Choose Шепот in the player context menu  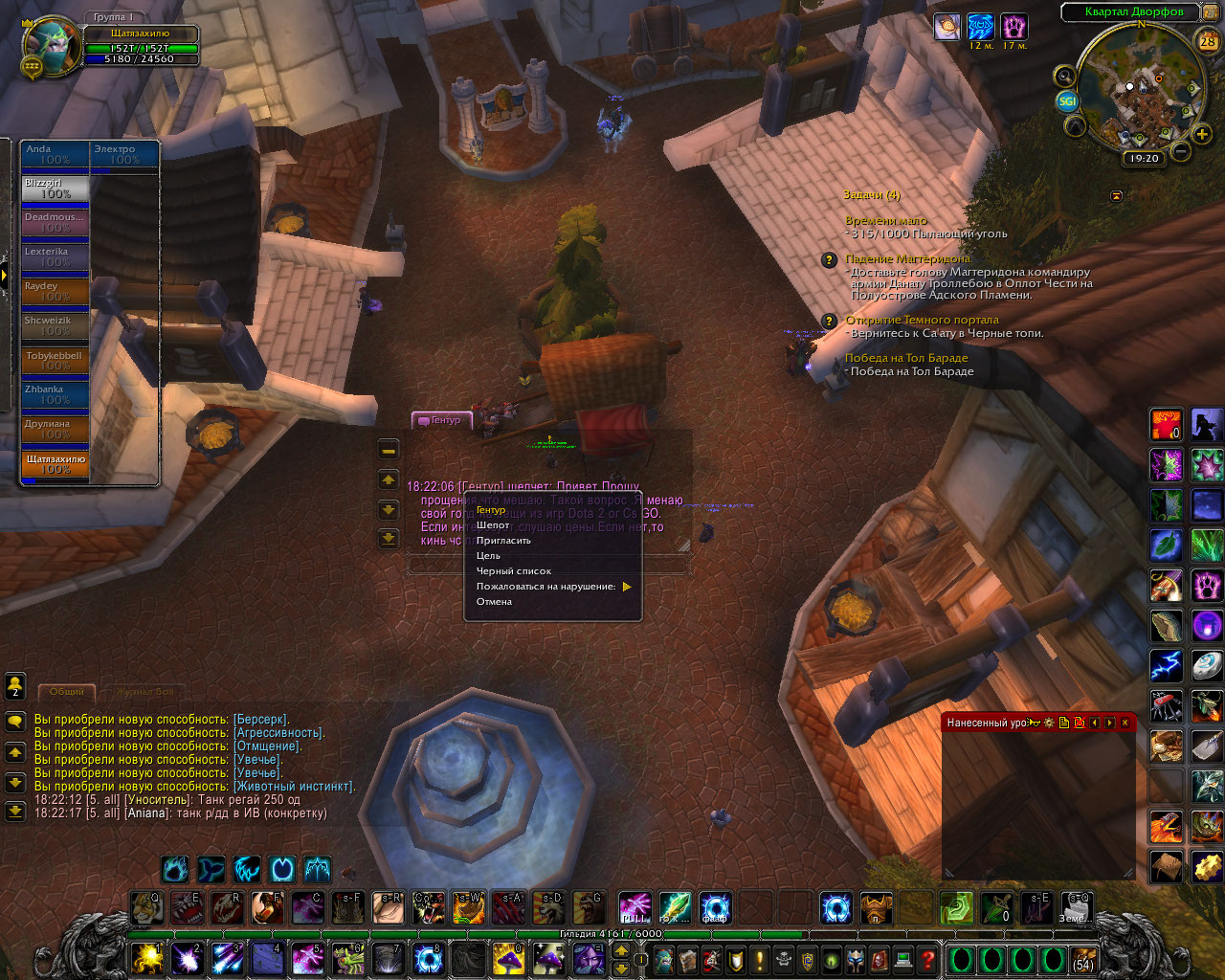pos(494,525)
